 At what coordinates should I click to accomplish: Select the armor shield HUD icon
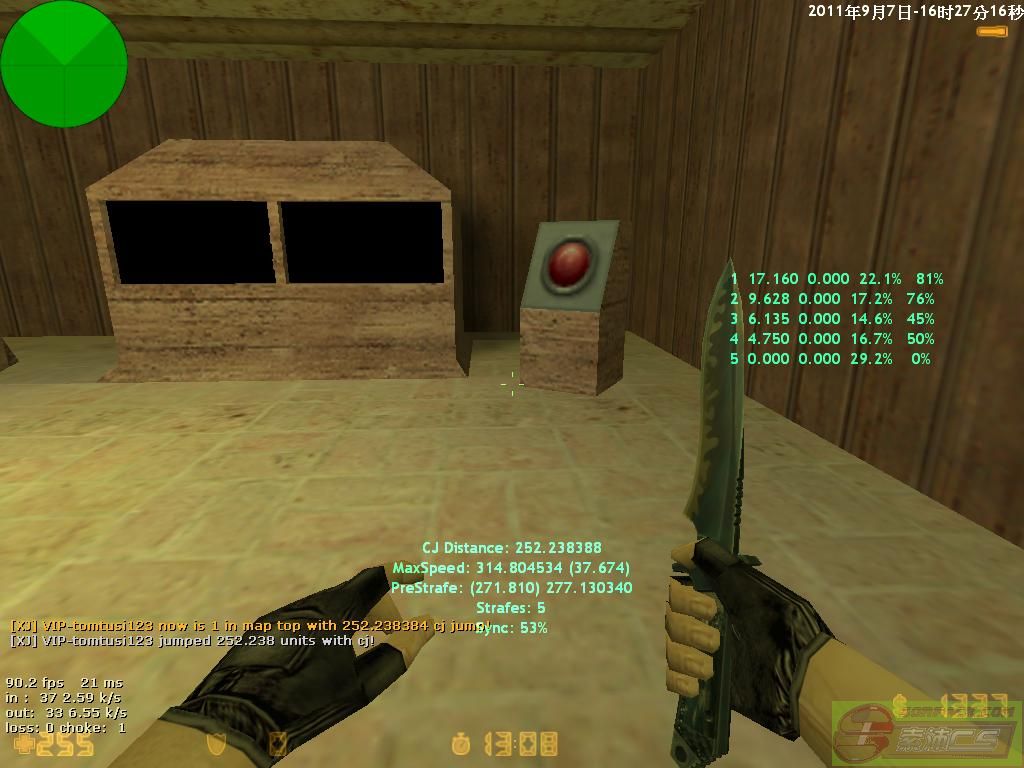(x=215, y=744)
